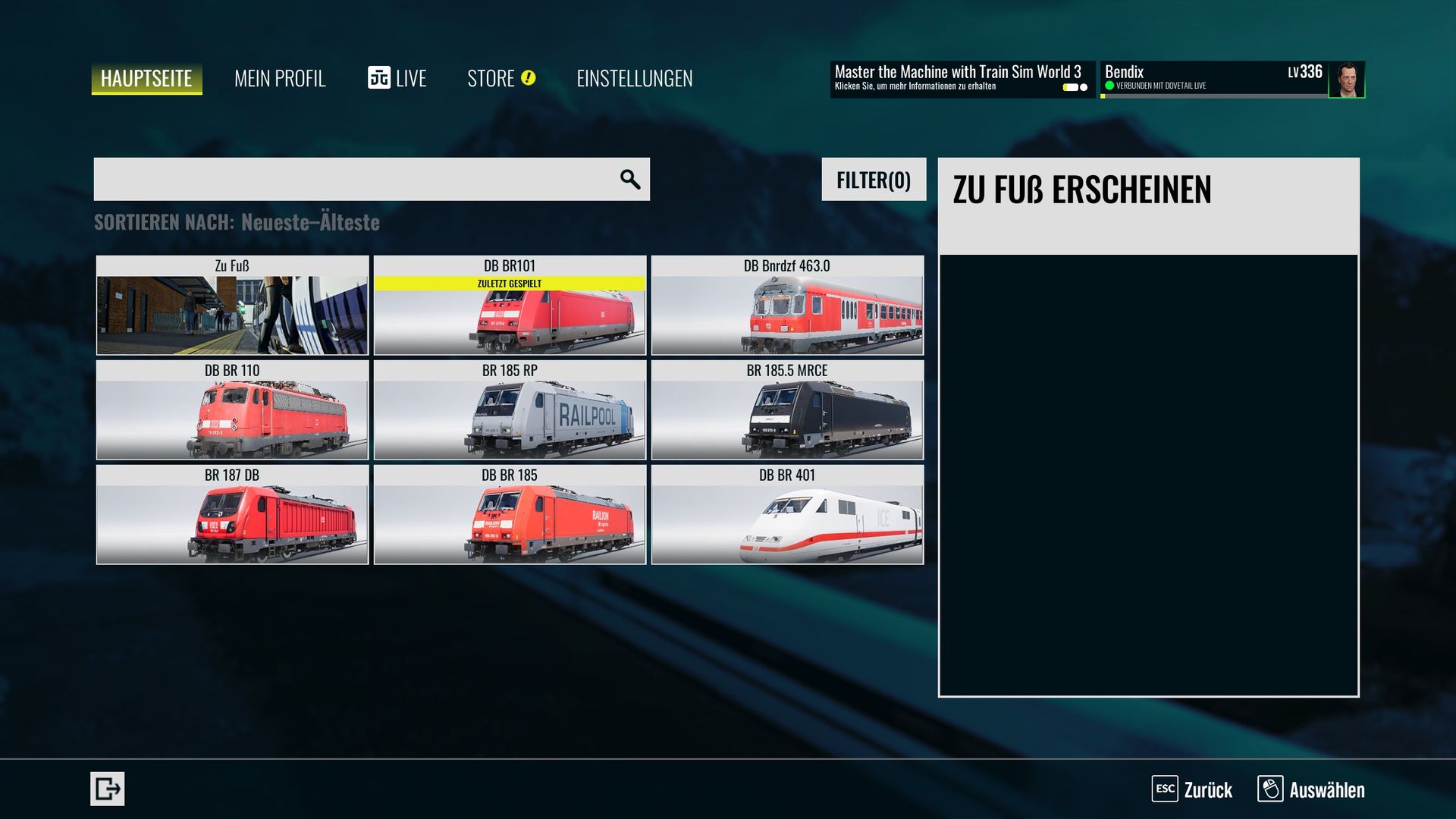Open the Filter(0) options
This screenshot has width=1456, height=819.
coord(874,180)
